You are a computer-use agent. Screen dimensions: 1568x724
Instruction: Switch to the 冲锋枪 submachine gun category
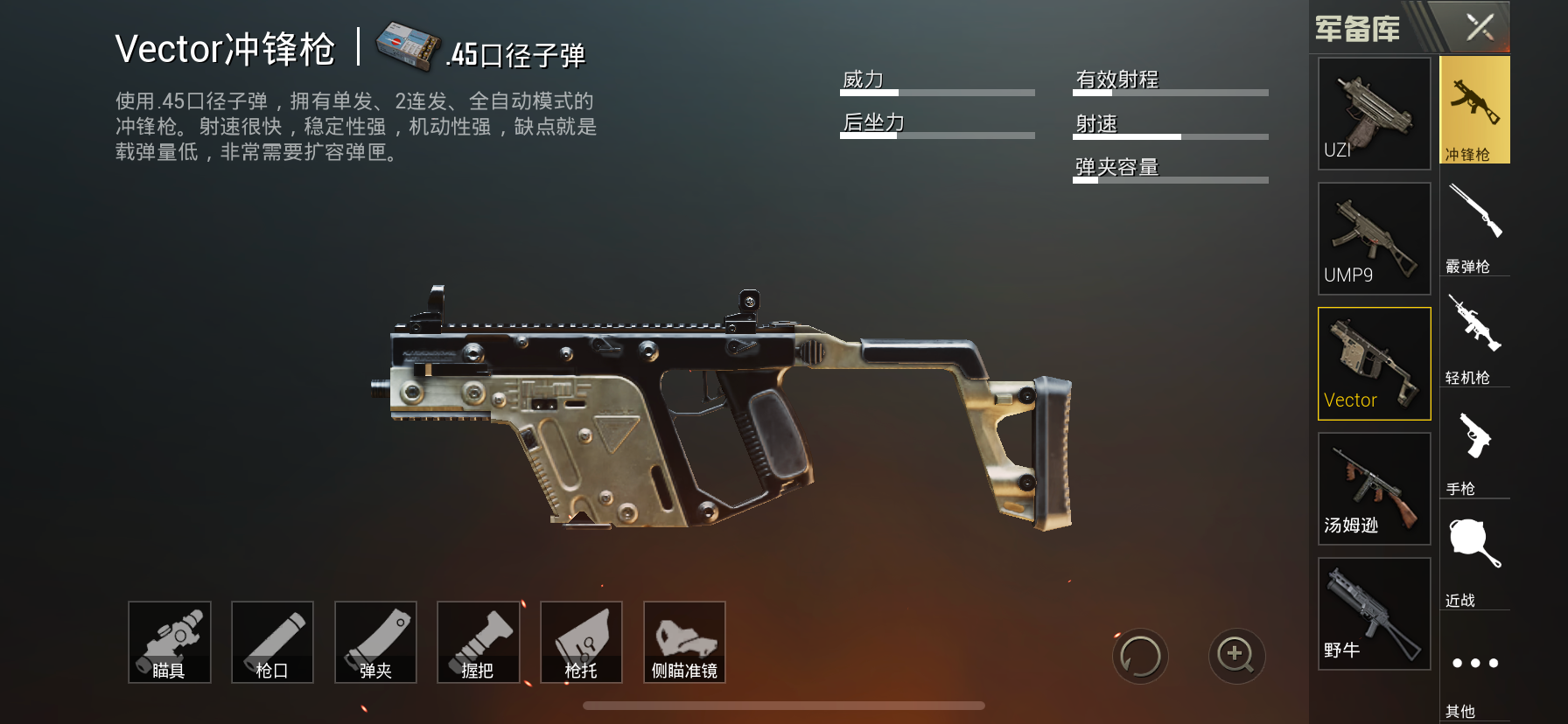[1474, 111]
